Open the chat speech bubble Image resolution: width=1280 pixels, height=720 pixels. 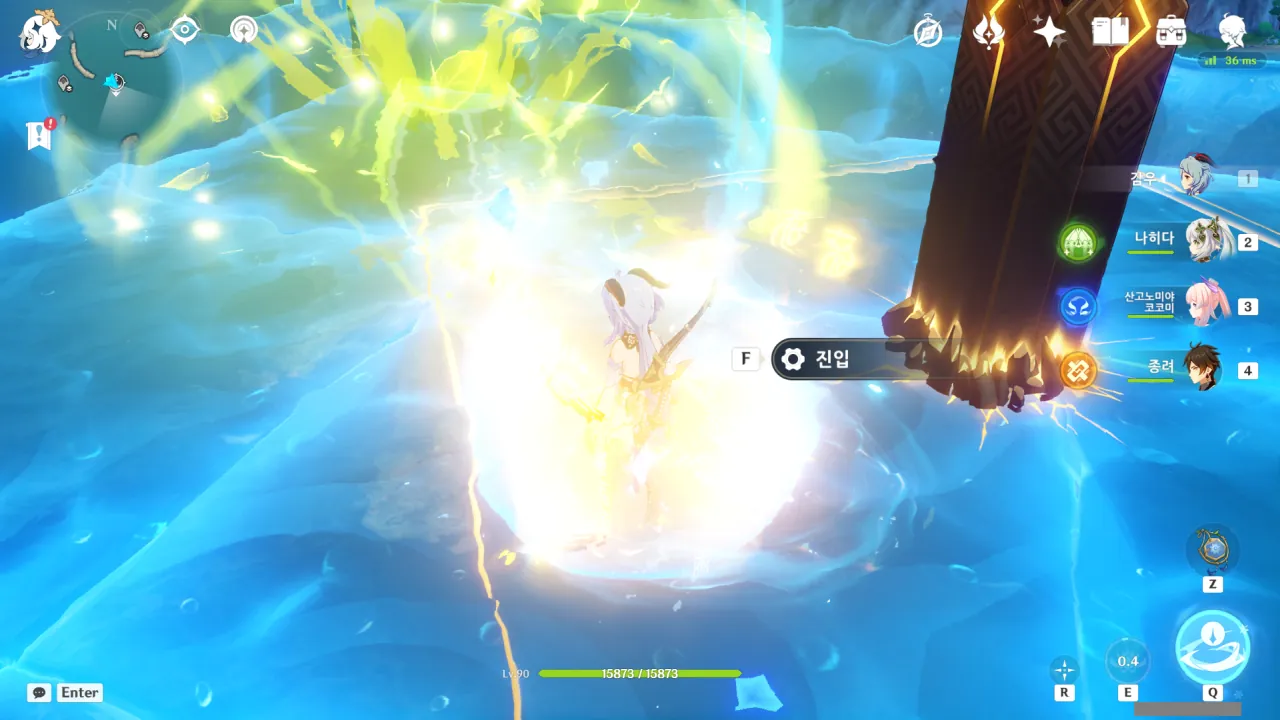pos(39,692)
